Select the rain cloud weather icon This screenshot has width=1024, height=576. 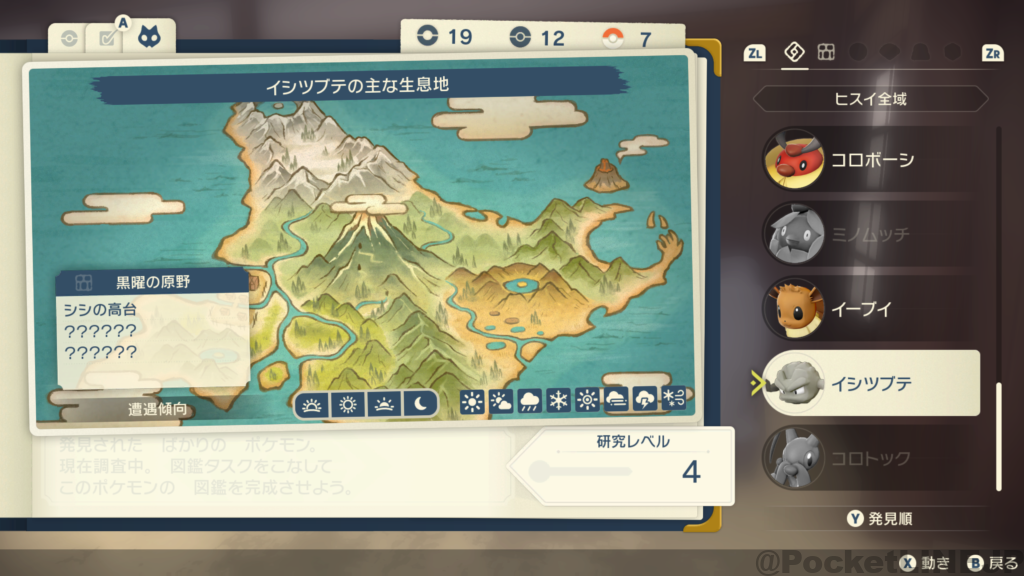point(530,402)
